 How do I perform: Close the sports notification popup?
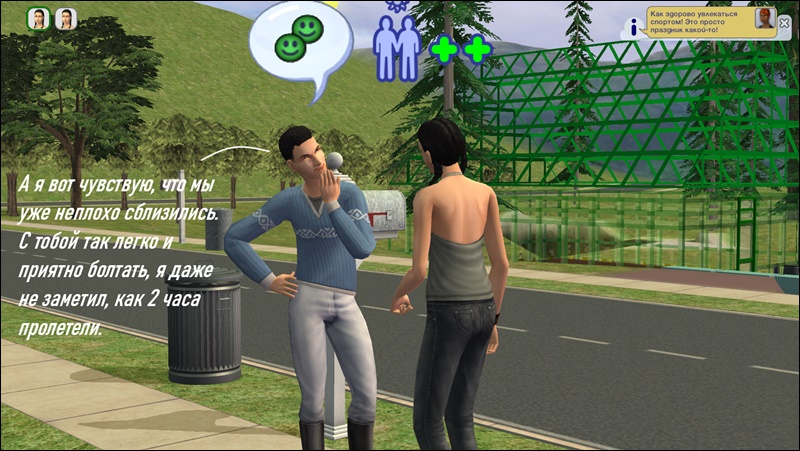783,23
